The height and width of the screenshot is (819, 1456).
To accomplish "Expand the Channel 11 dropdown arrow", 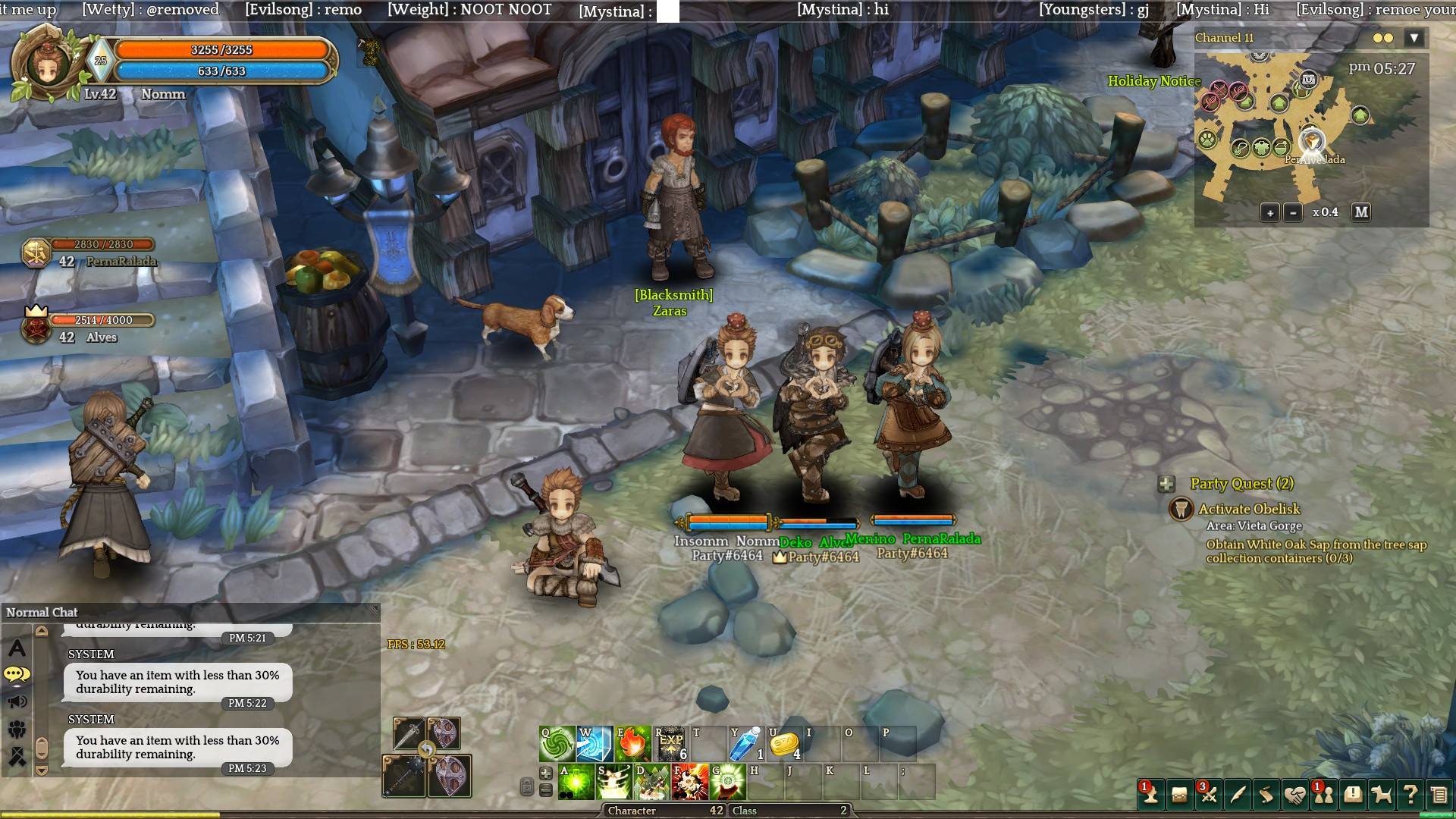I will pyautogui.click(x=1414, y=38).
